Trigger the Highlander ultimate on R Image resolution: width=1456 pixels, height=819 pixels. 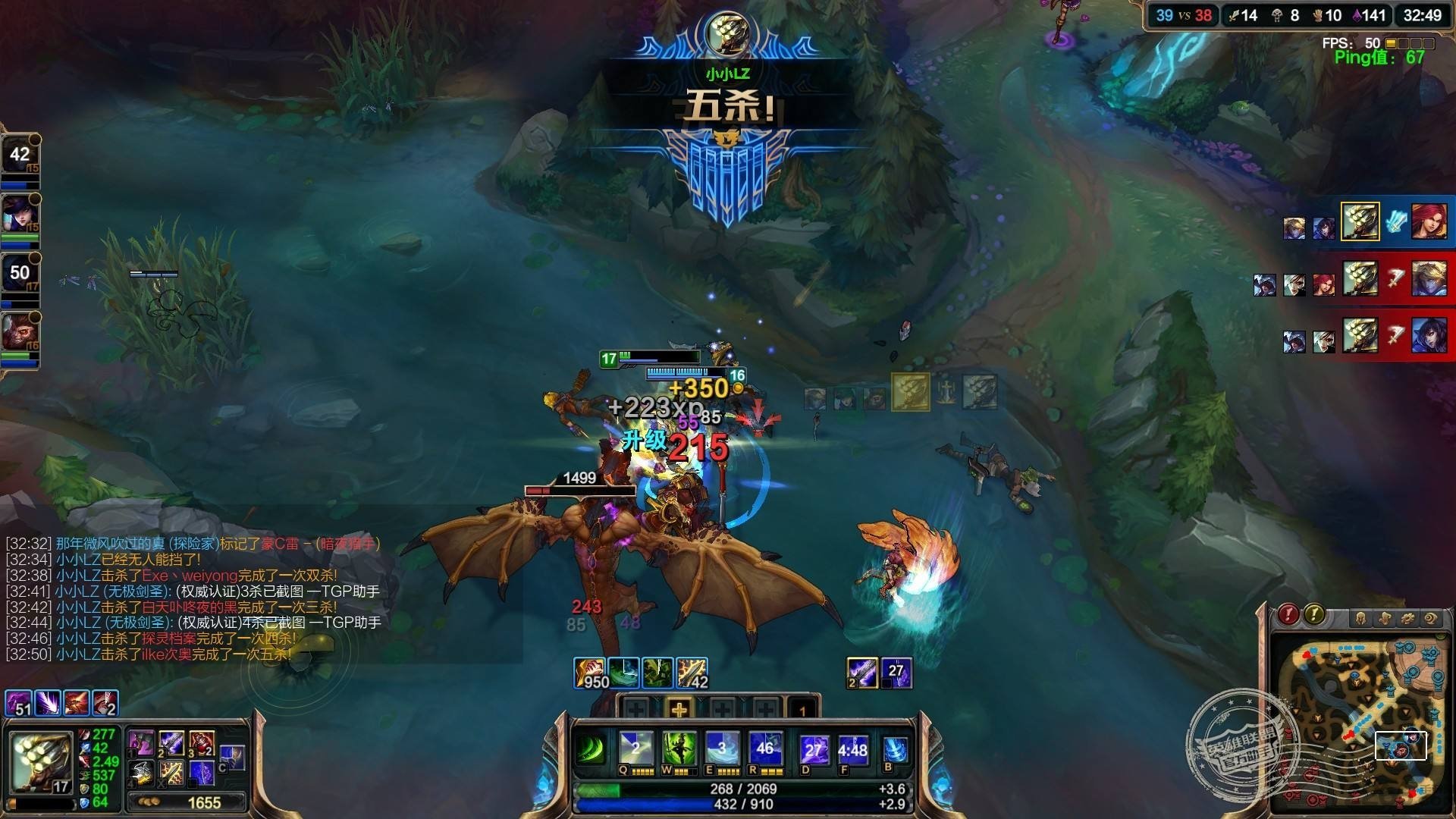tap(764, 748)
